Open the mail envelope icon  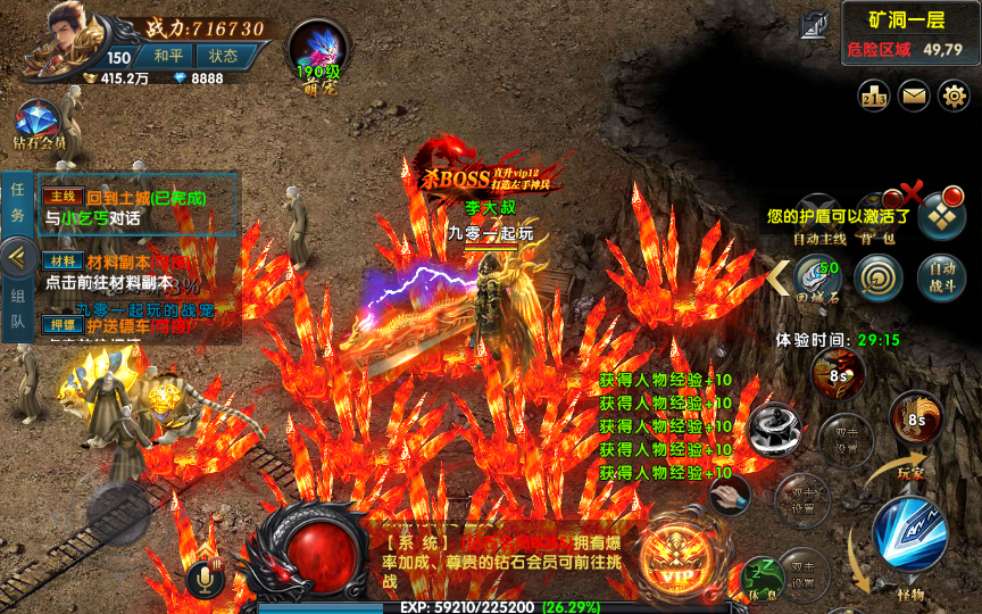point(914,96)
